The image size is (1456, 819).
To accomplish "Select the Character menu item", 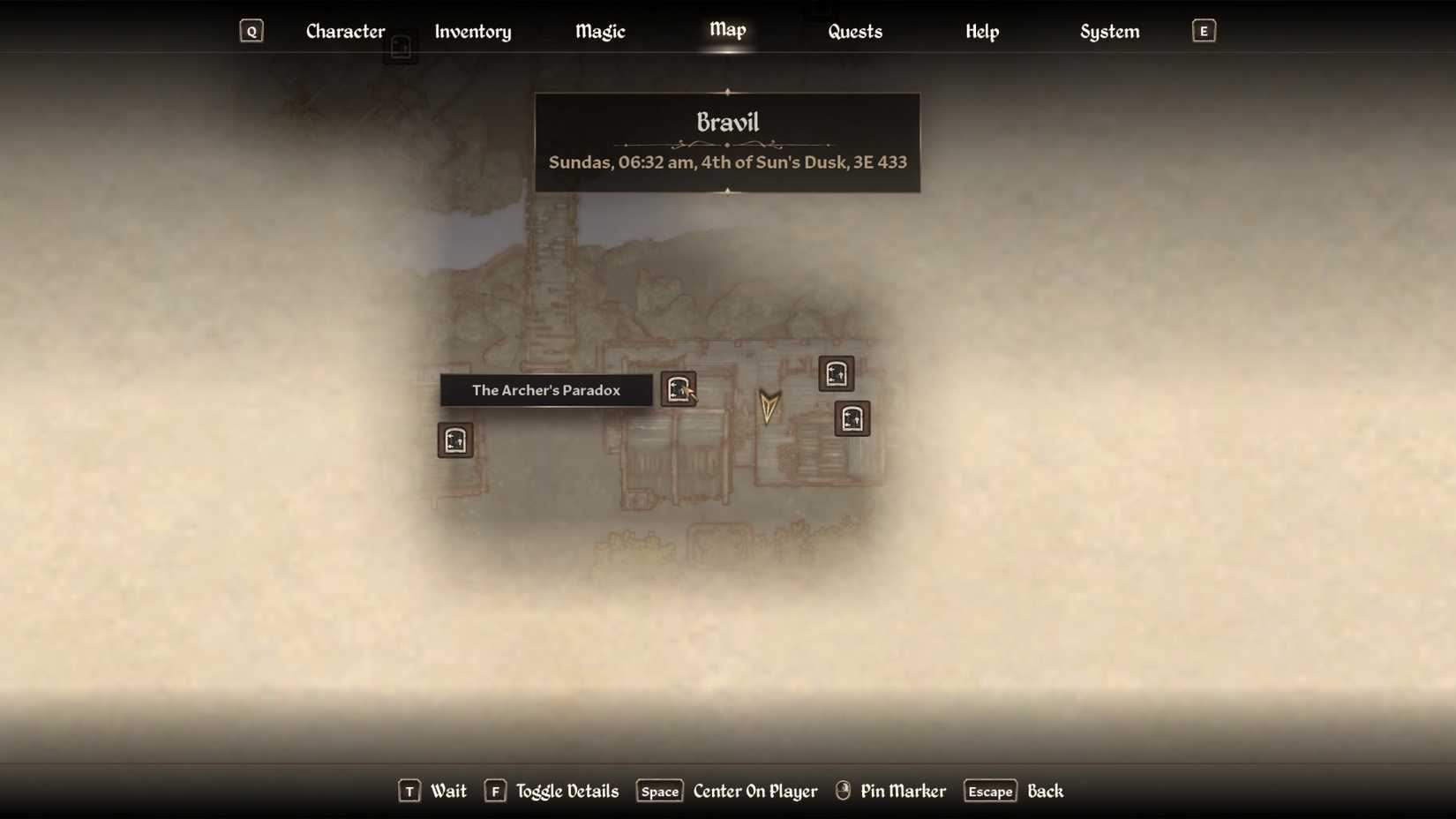I will coord(345,31).
